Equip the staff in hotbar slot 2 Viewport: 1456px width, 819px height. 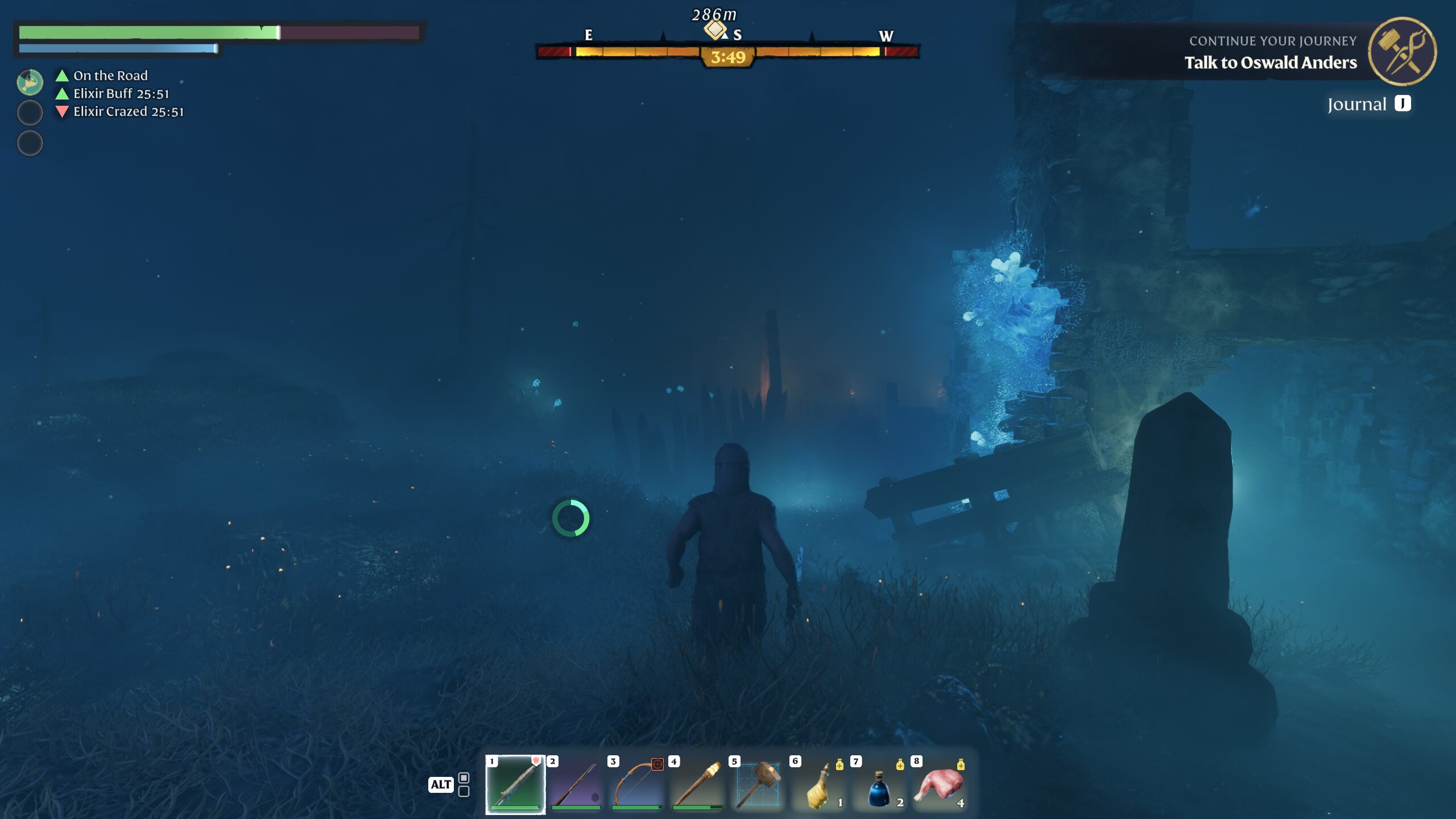(x=576, y=784)
